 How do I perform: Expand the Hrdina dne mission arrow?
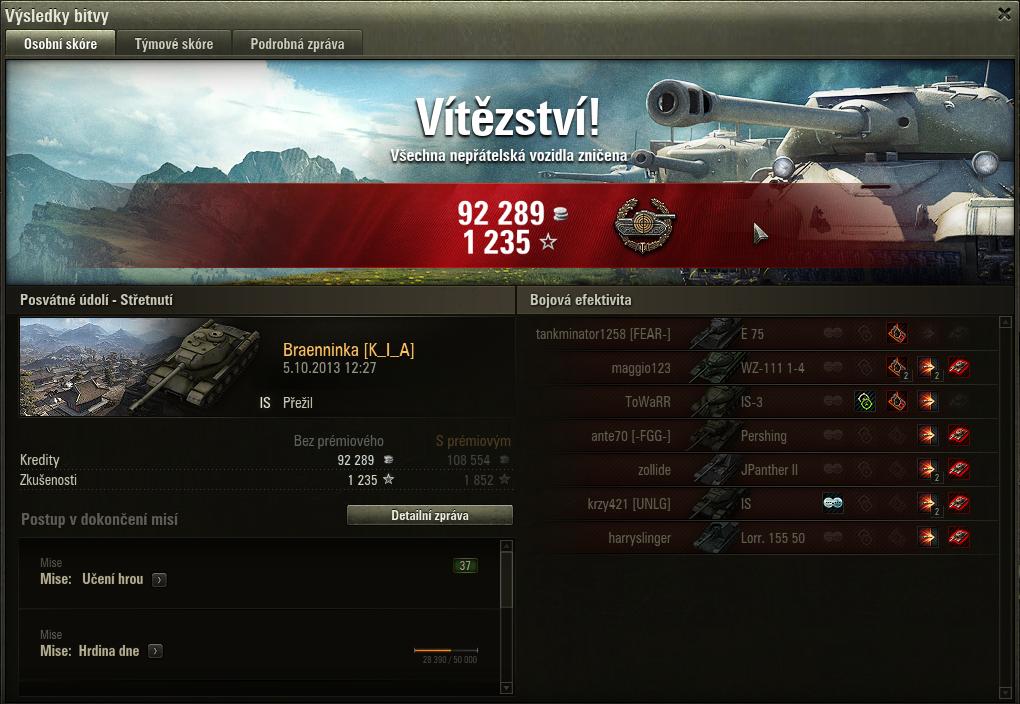(x=155, y=651)
